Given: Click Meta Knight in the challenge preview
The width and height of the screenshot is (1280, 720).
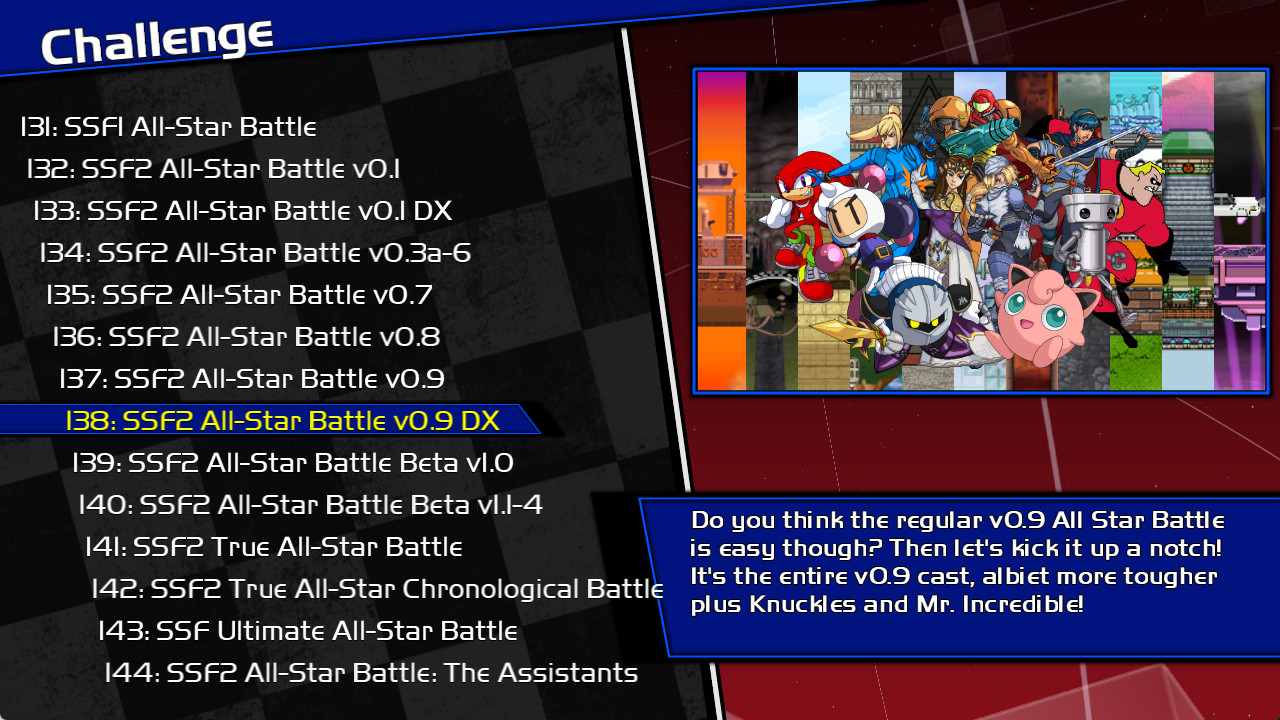Looking at the screenshot, I should click(920, 310).
